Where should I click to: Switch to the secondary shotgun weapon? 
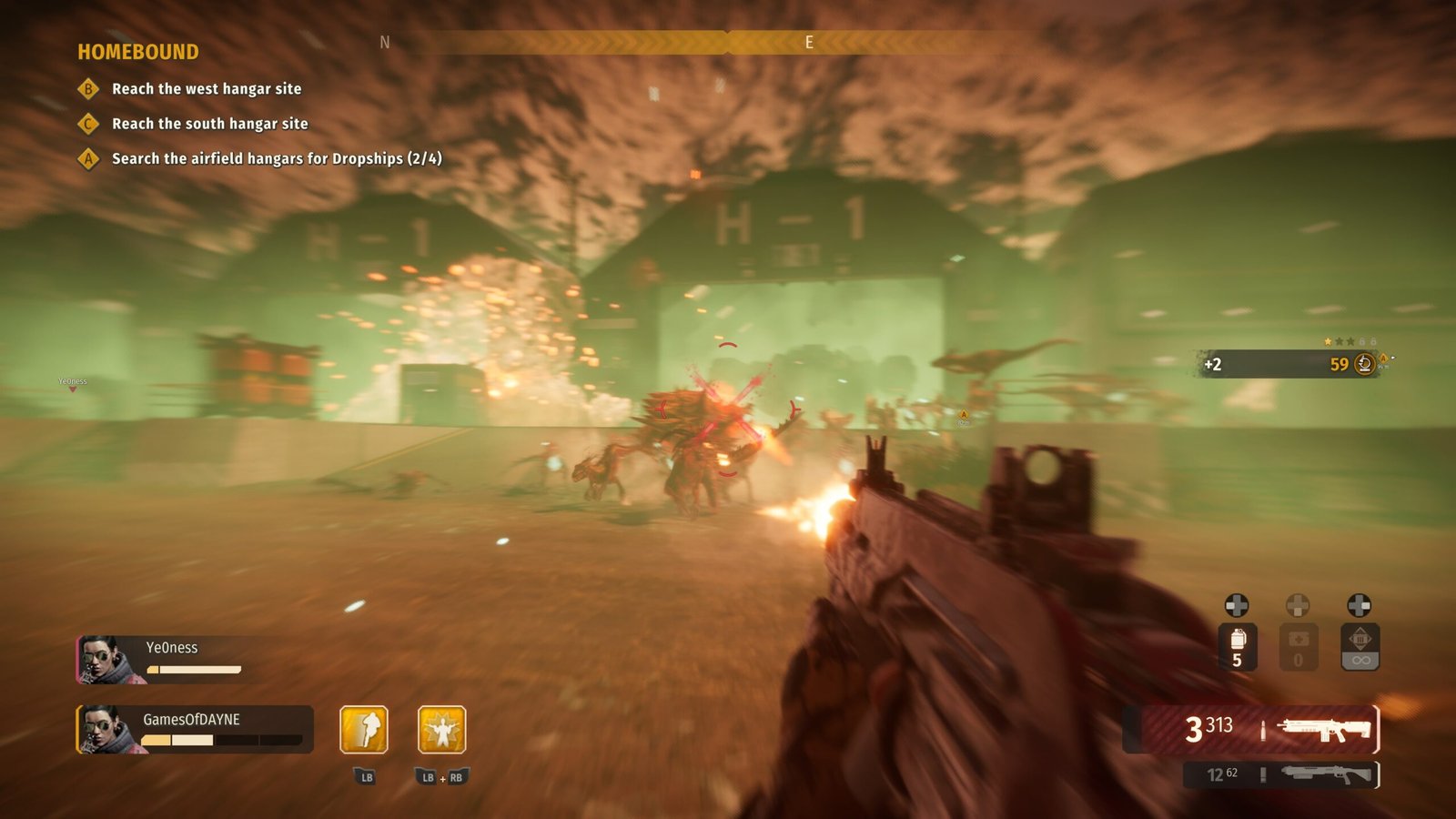coord(1281,774)
